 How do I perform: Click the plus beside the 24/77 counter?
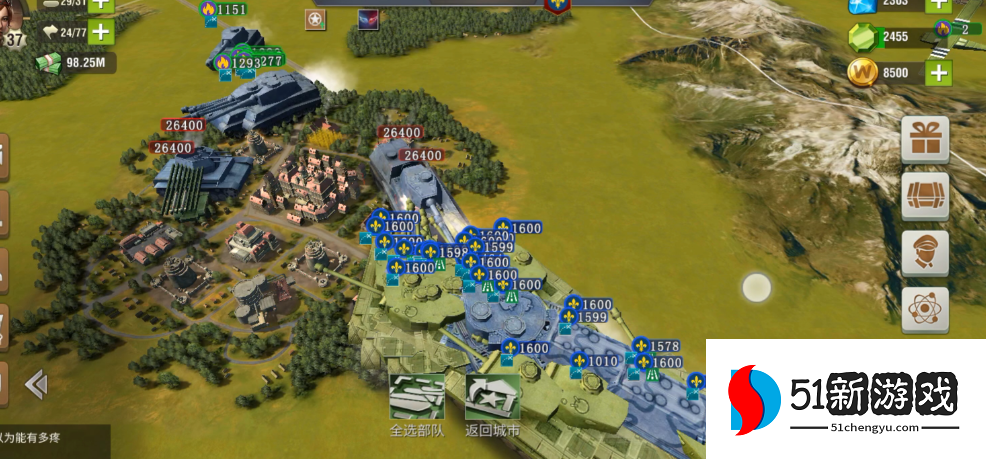tap(100, 32)
